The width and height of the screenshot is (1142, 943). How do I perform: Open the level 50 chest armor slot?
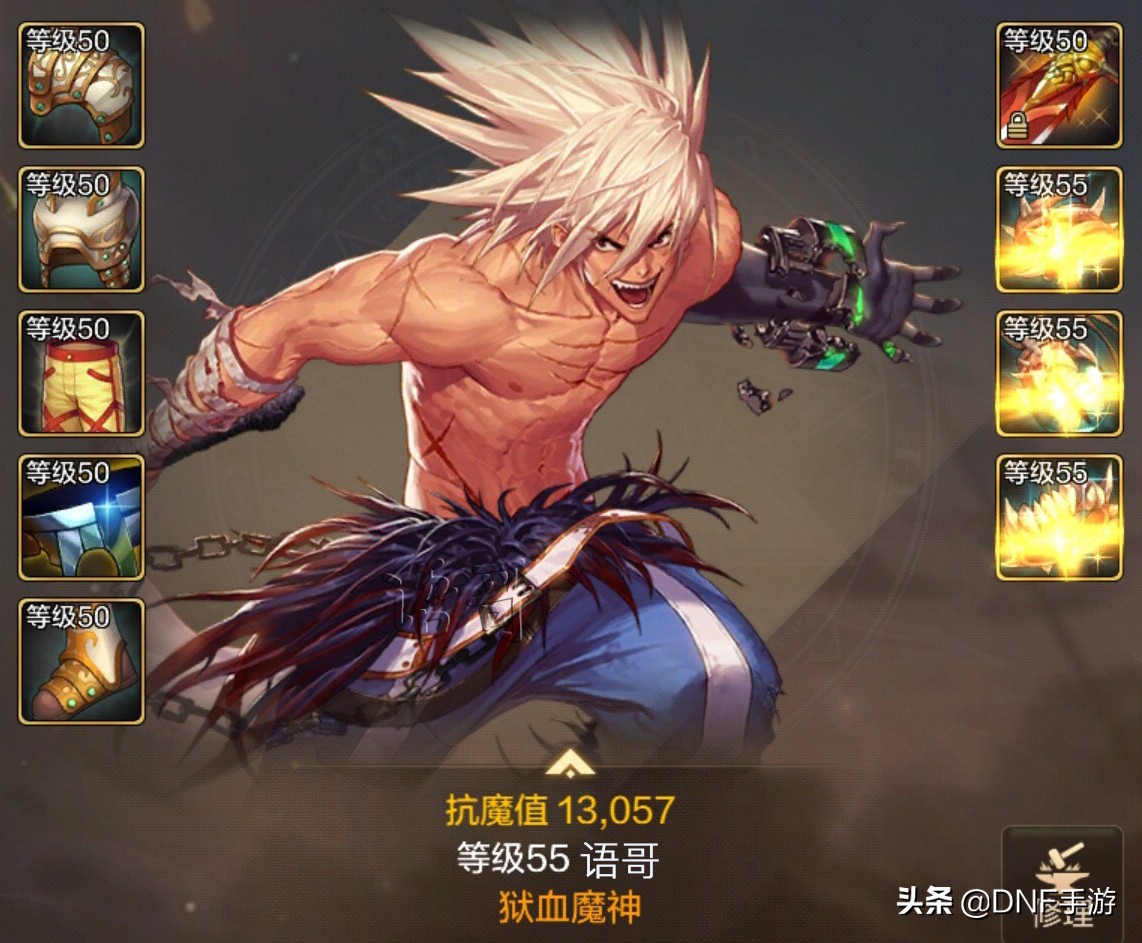click(81, 230)
